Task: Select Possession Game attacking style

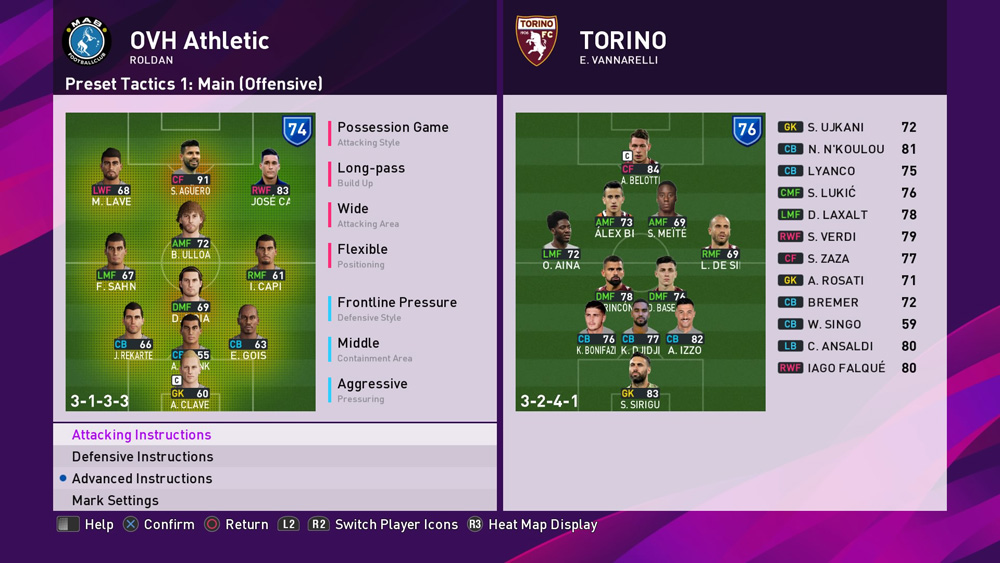Action: 392,128
